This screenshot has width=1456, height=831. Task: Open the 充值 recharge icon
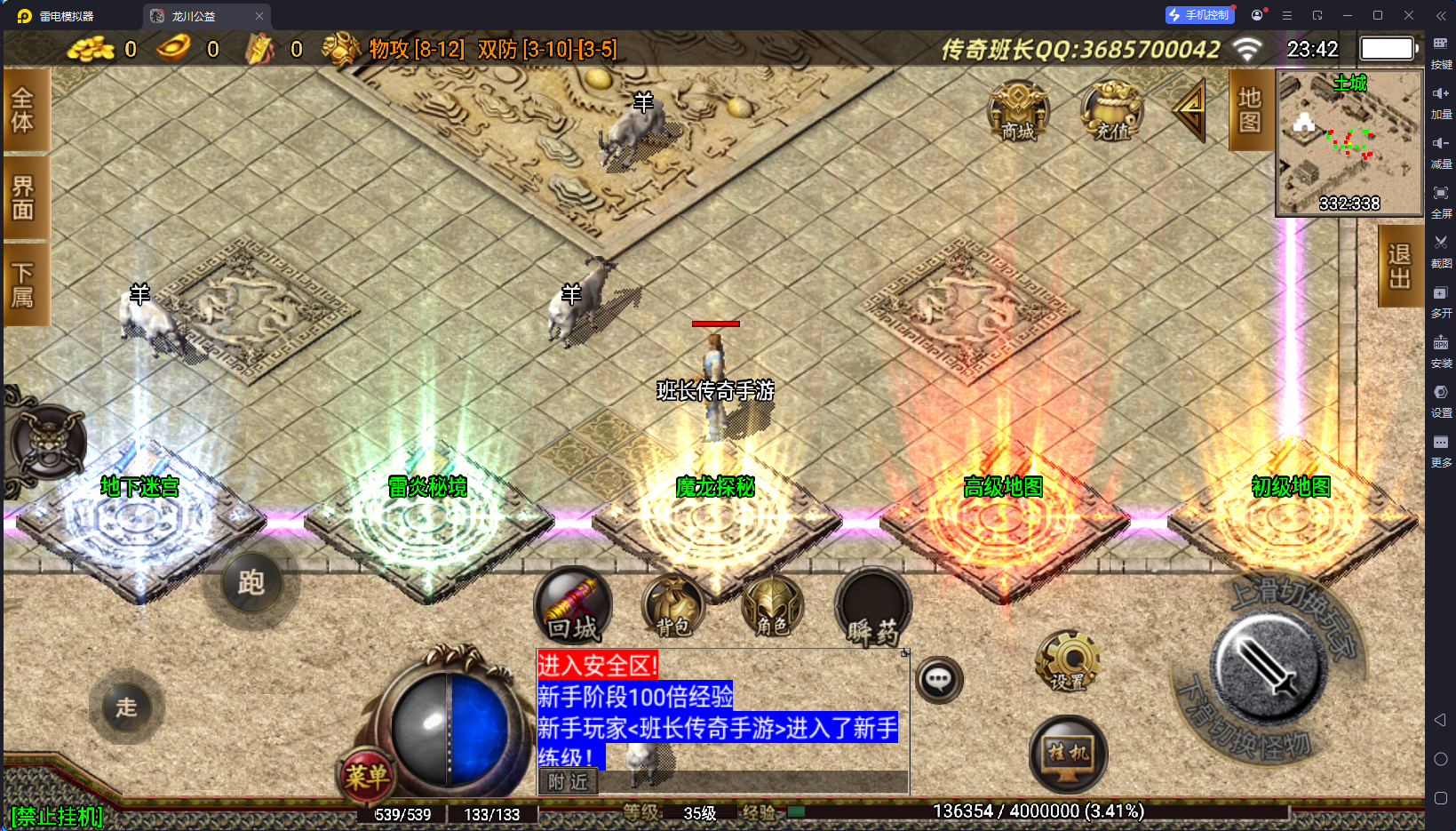(x=1111, y=112)
